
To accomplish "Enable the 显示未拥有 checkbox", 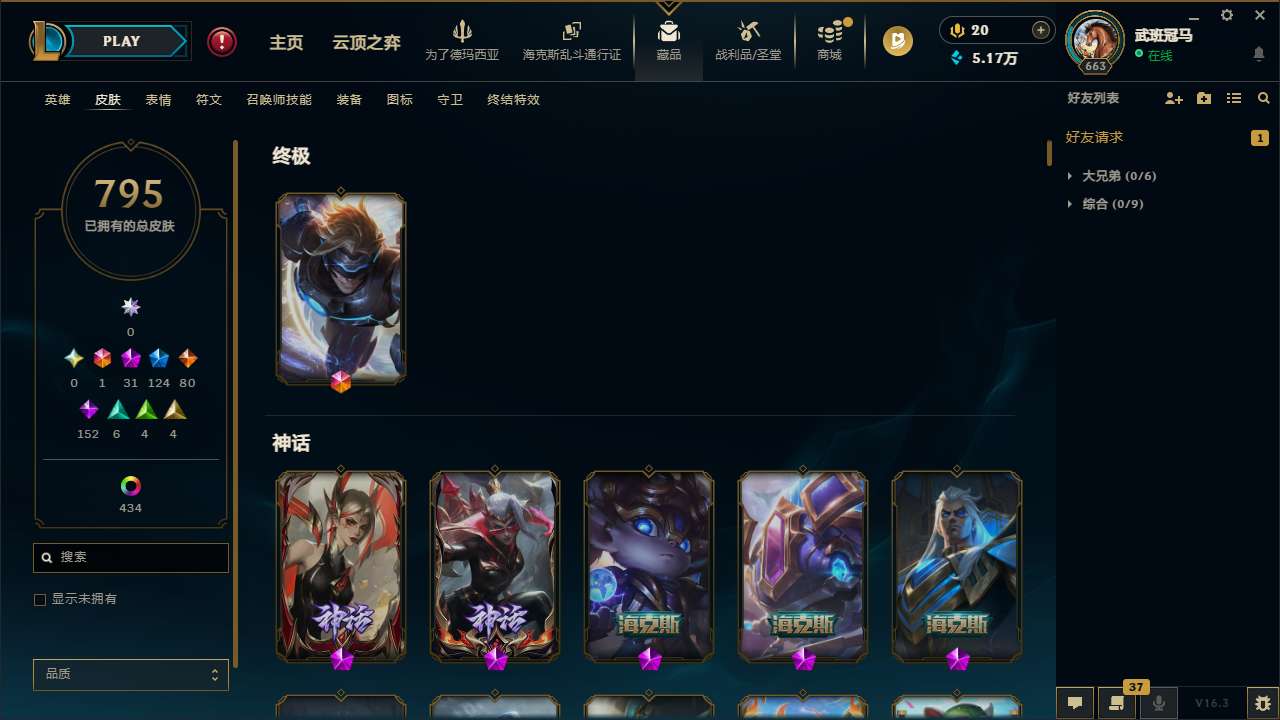I will tap(40, 599).
